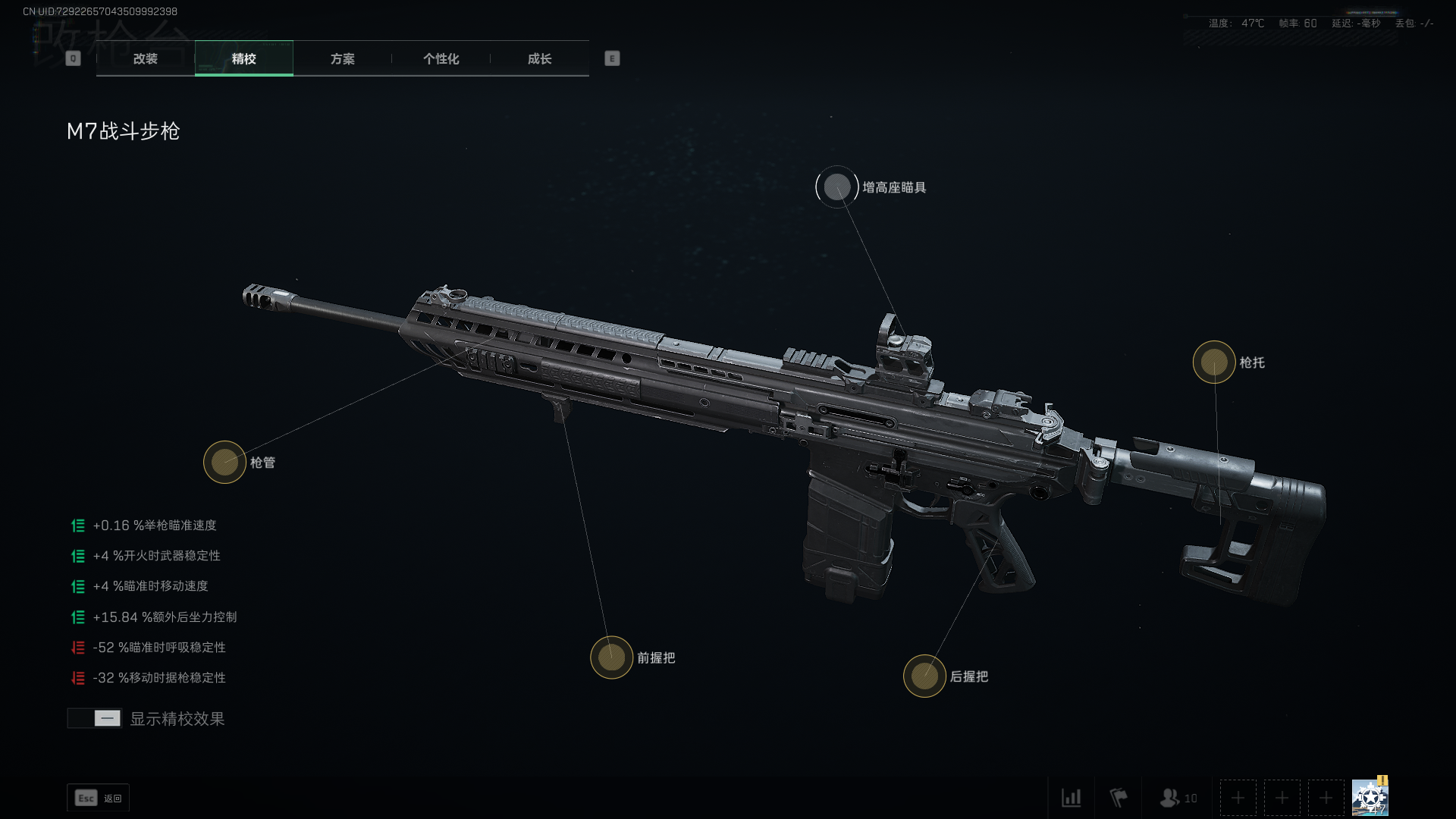Image resolution: width=1456 pixels, height=819 pixels.
Task: Open the 方案 tab
Action: pyautogui.click(x=342, y=58)
